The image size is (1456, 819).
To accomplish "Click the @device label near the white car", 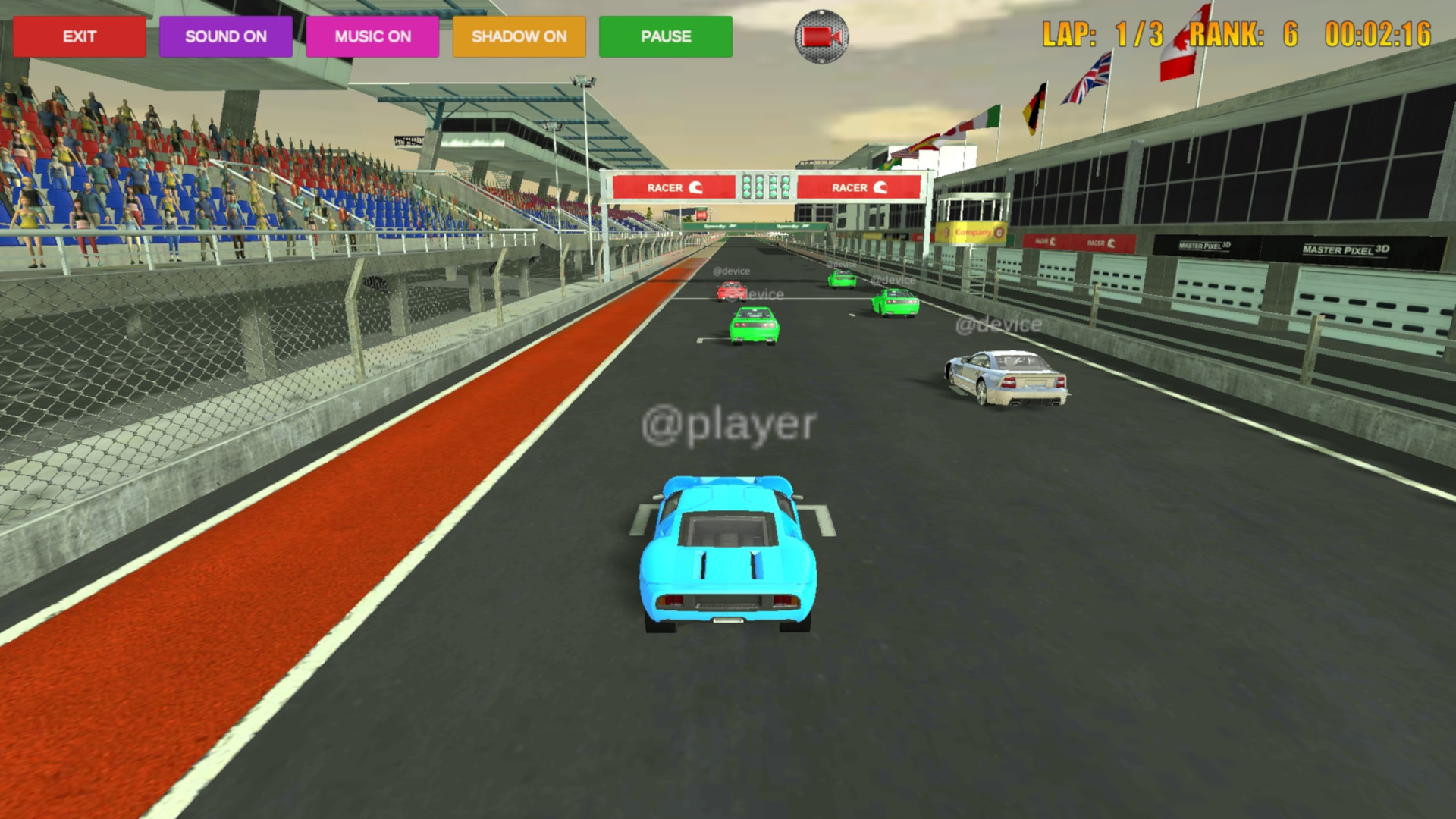I will (x=999, y=325).
